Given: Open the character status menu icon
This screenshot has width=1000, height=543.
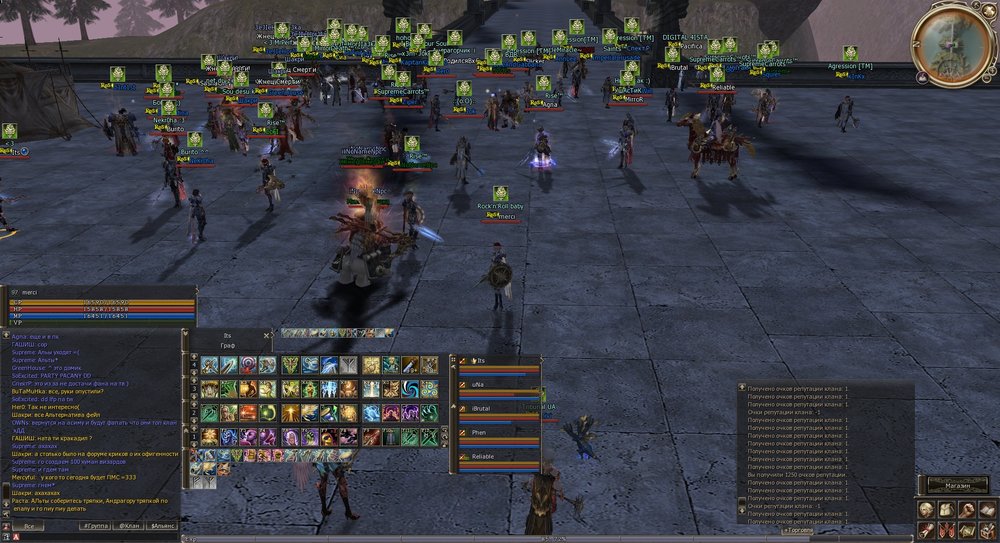Looking at the screenshot, I should point(926,508).
